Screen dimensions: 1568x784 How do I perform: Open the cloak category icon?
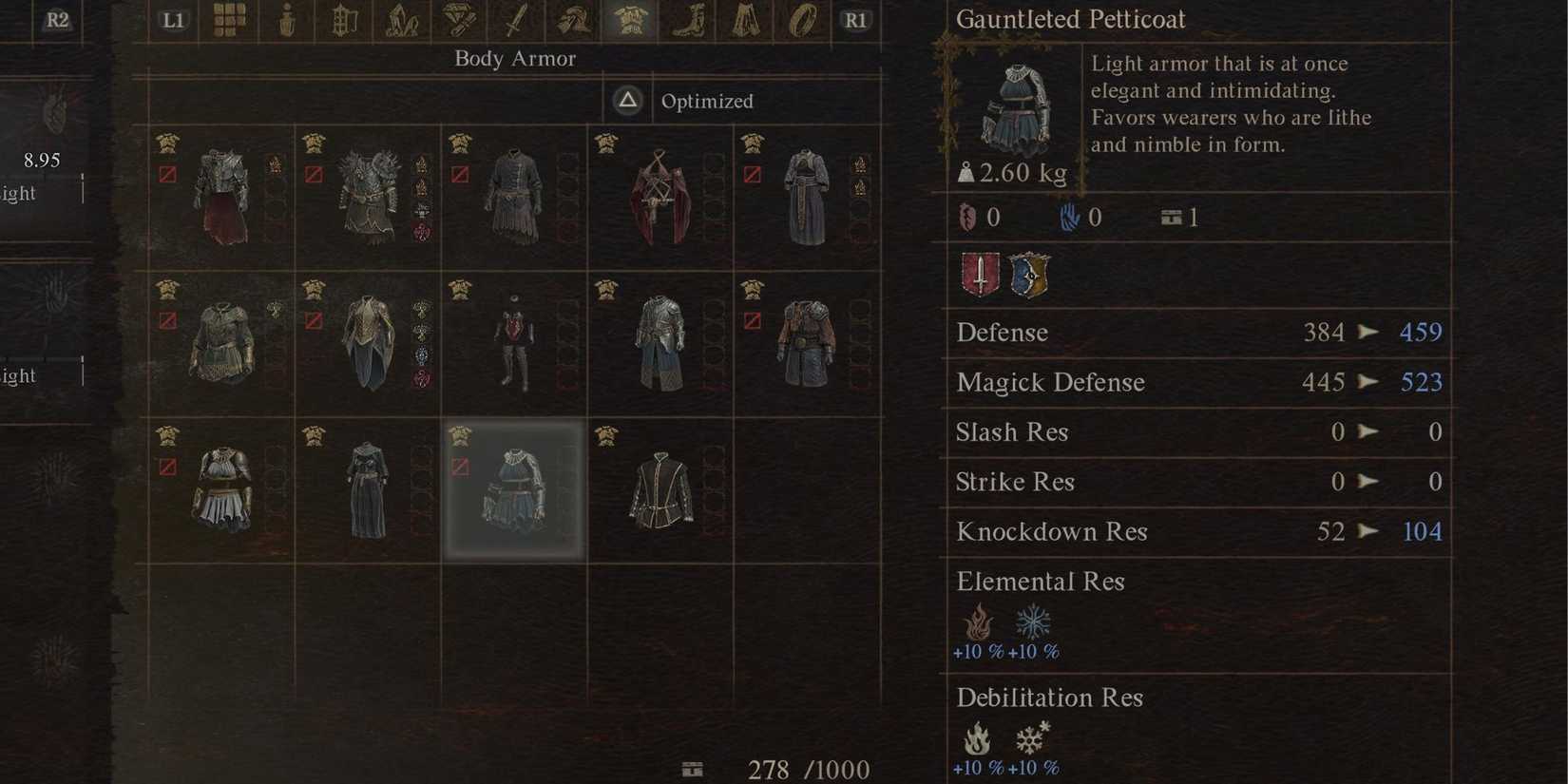click(x=744, y=19)
